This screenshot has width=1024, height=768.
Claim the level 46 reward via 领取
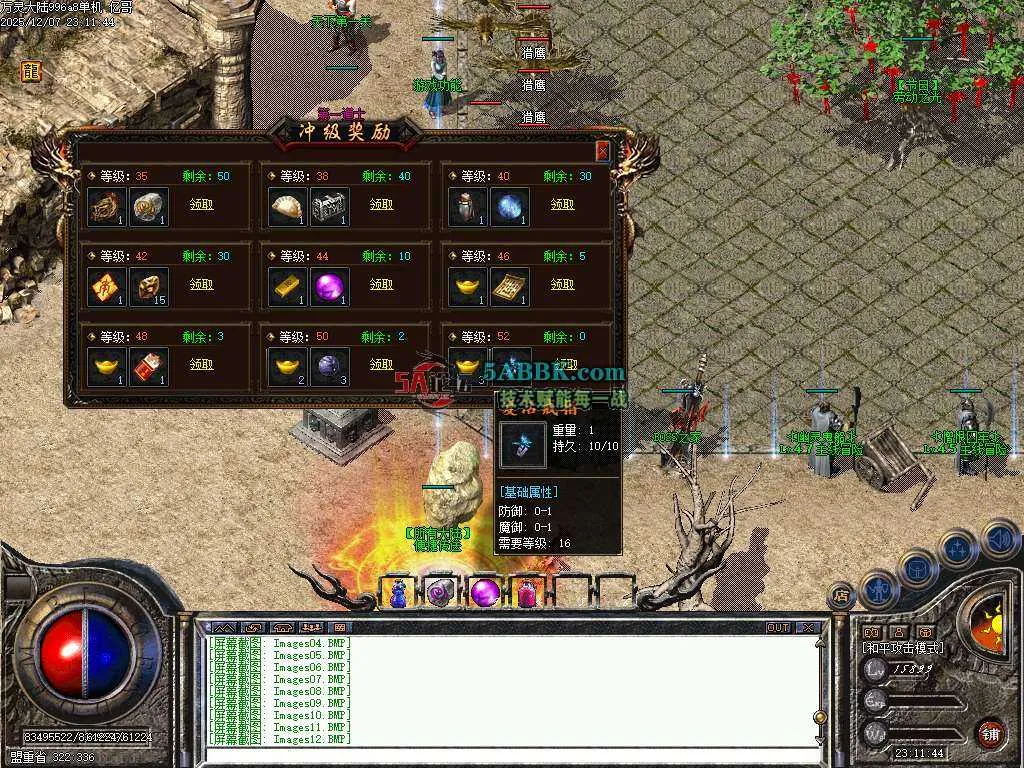562,284
